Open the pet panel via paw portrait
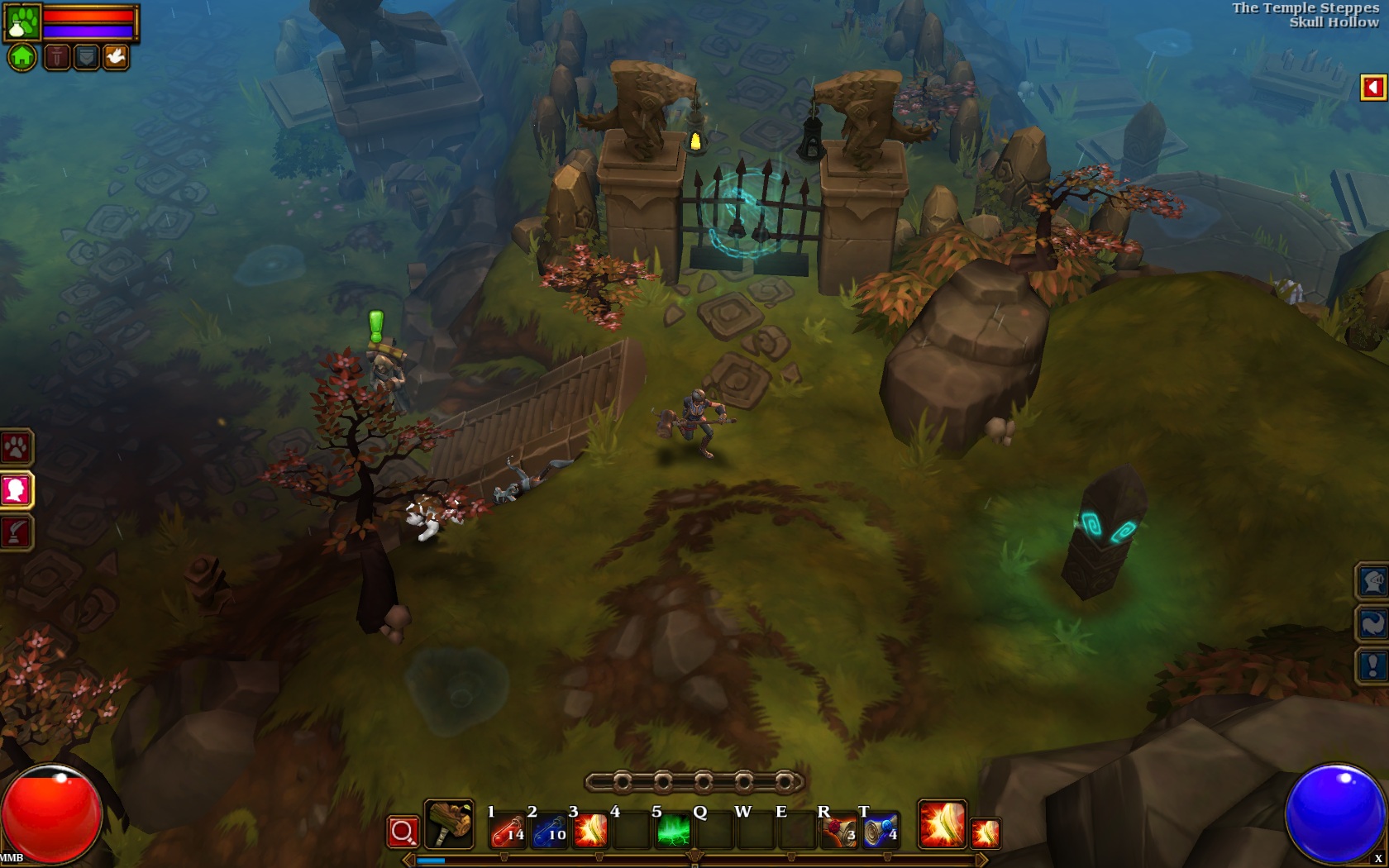 22,22
